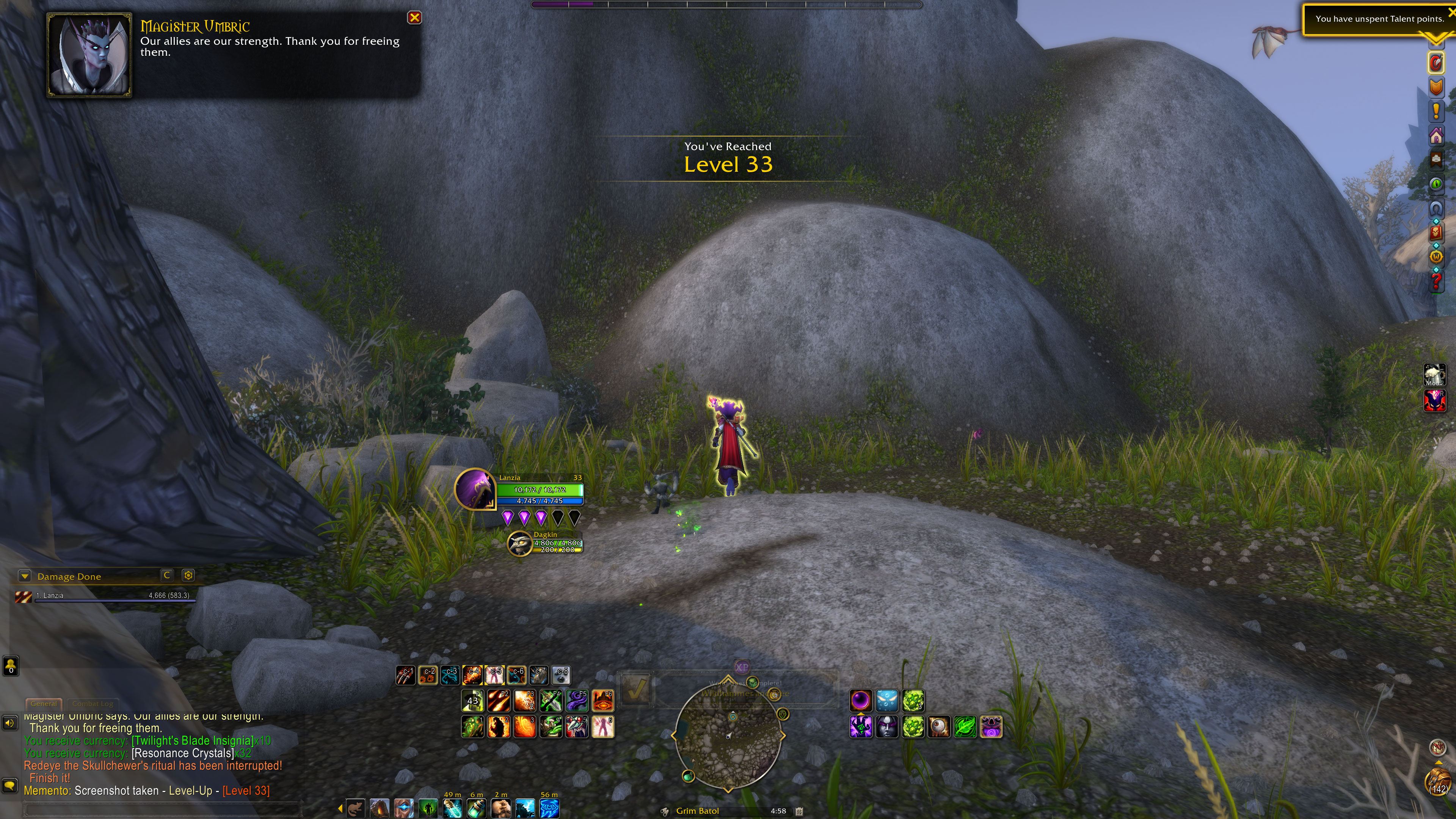The height and width of the screenshot is (819, 1456).
Task: Select the General chat tab
Action: (44, 704)
